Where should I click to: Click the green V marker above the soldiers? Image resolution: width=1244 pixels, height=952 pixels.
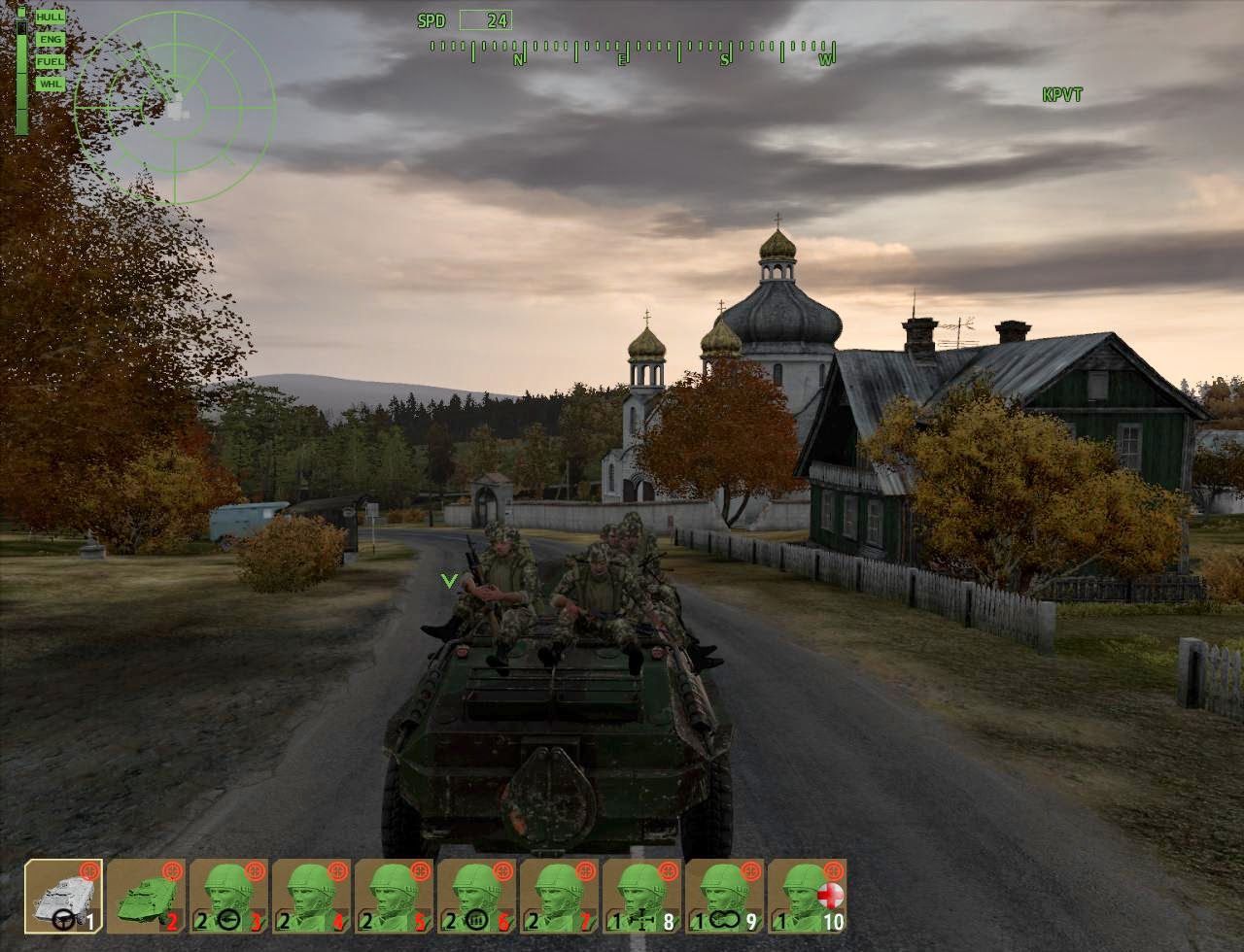pyautogui.click(x=449, y=579)
